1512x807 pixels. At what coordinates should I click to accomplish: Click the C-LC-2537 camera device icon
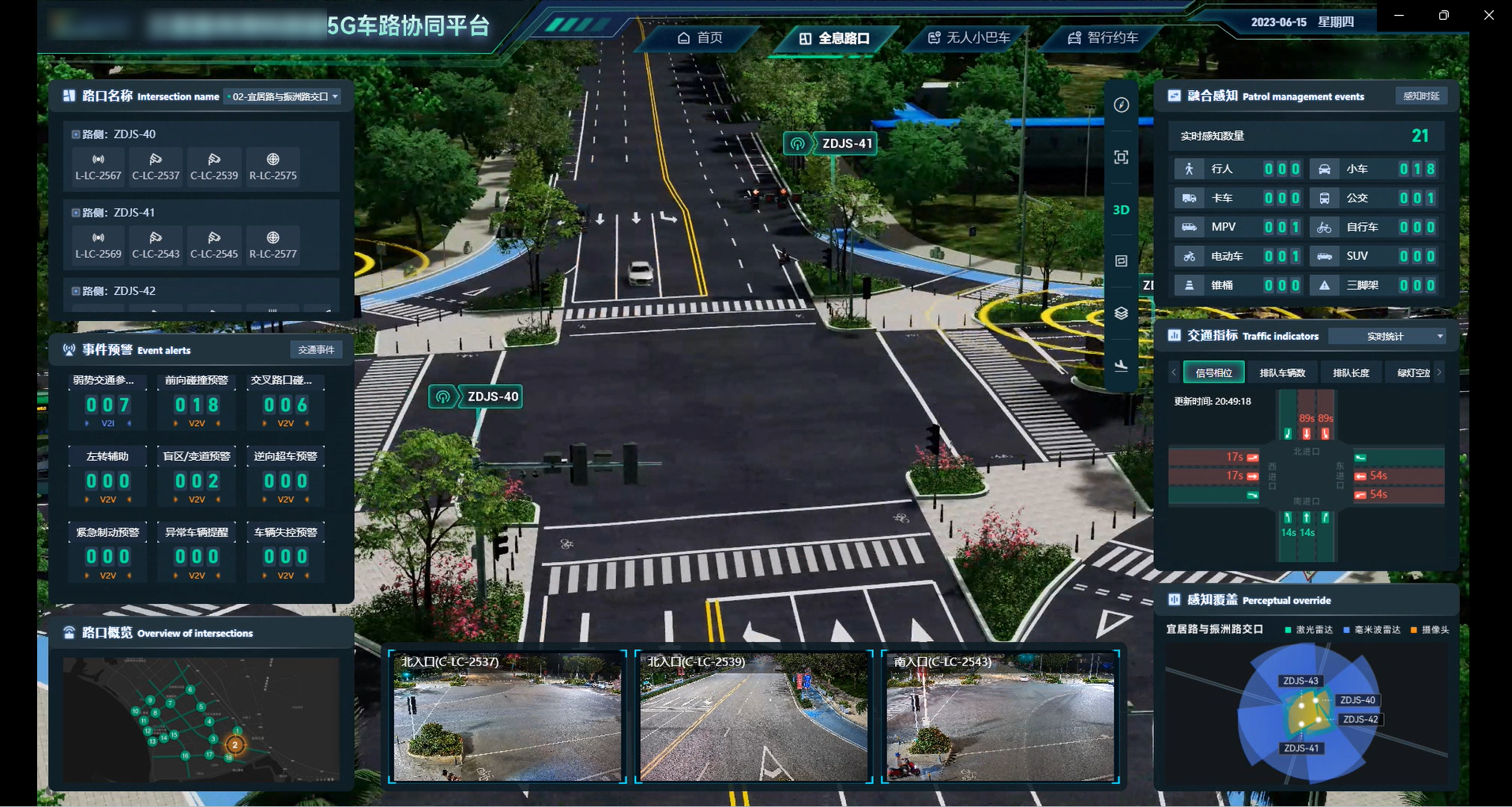coord(156,167)
